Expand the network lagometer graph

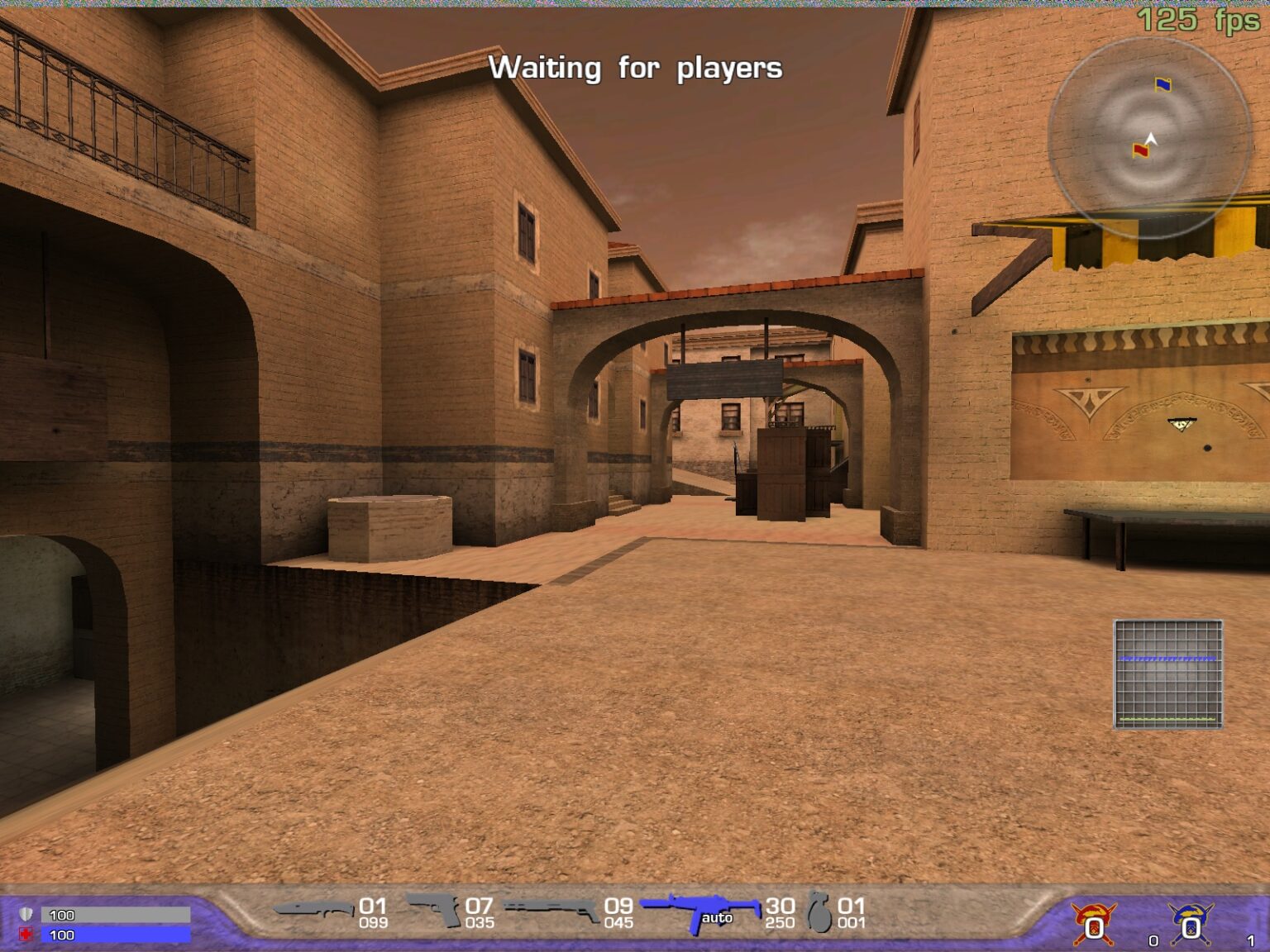(x=1169, y=674)
